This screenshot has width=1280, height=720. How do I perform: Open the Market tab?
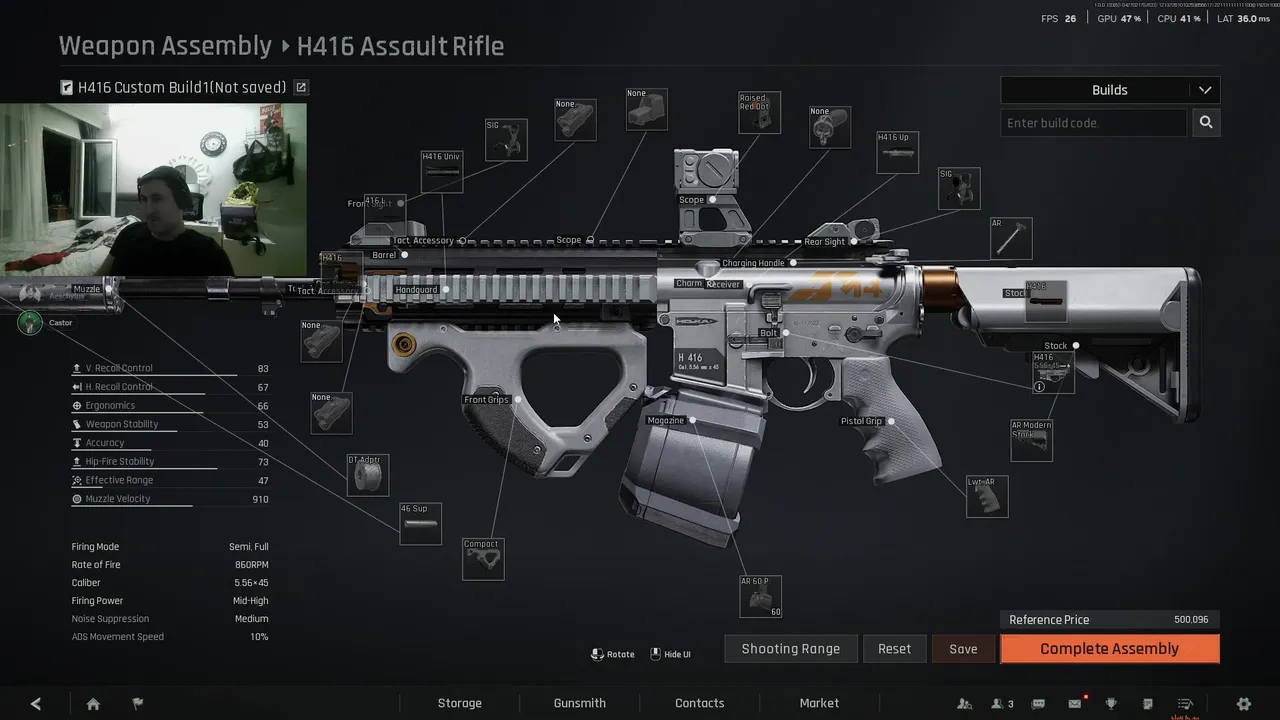(819, 703)
